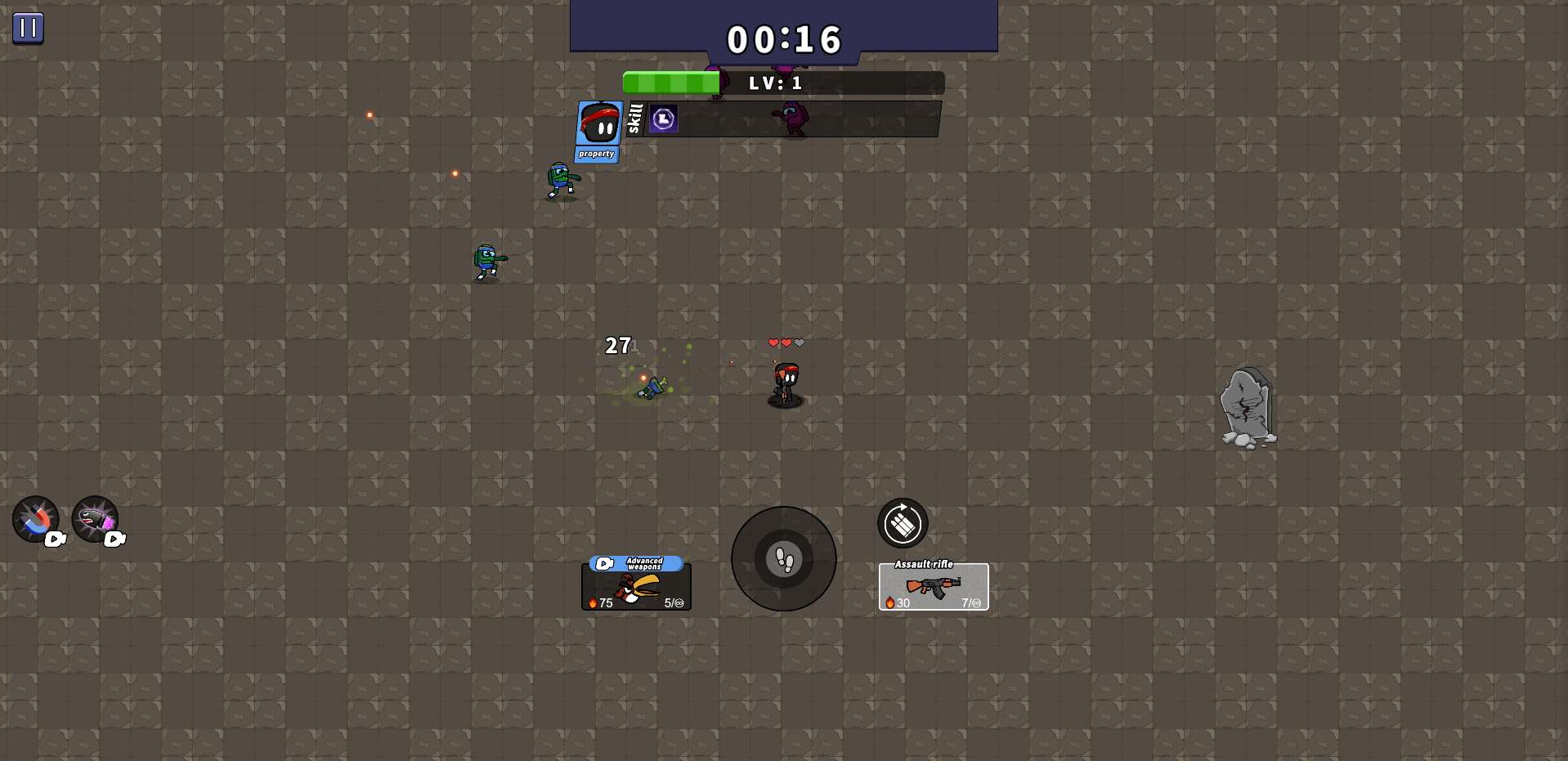
Task: Select the purple skill icon
Action: pos(663,119)
